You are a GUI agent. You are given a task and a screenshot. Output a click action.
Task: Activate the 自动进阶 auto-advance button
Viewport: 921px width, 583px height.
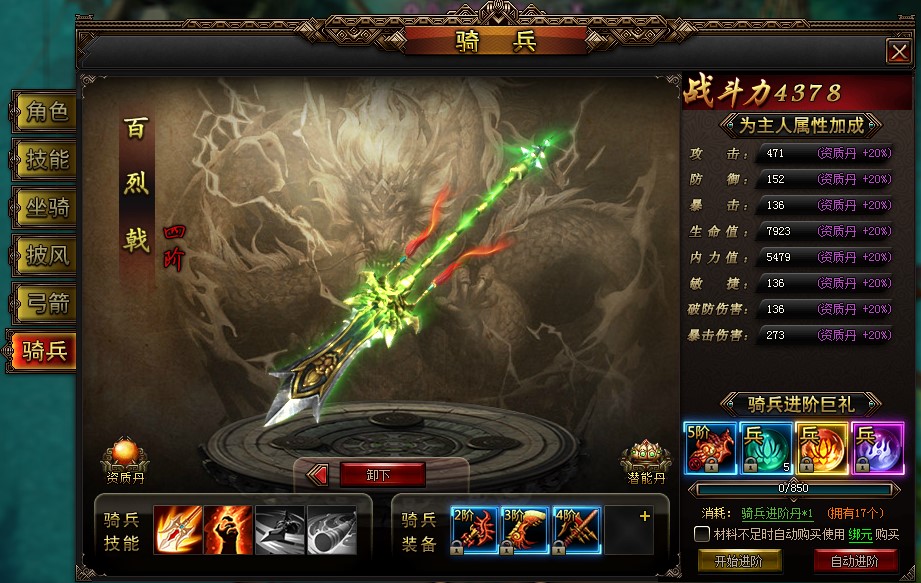[x=855, y=561]
